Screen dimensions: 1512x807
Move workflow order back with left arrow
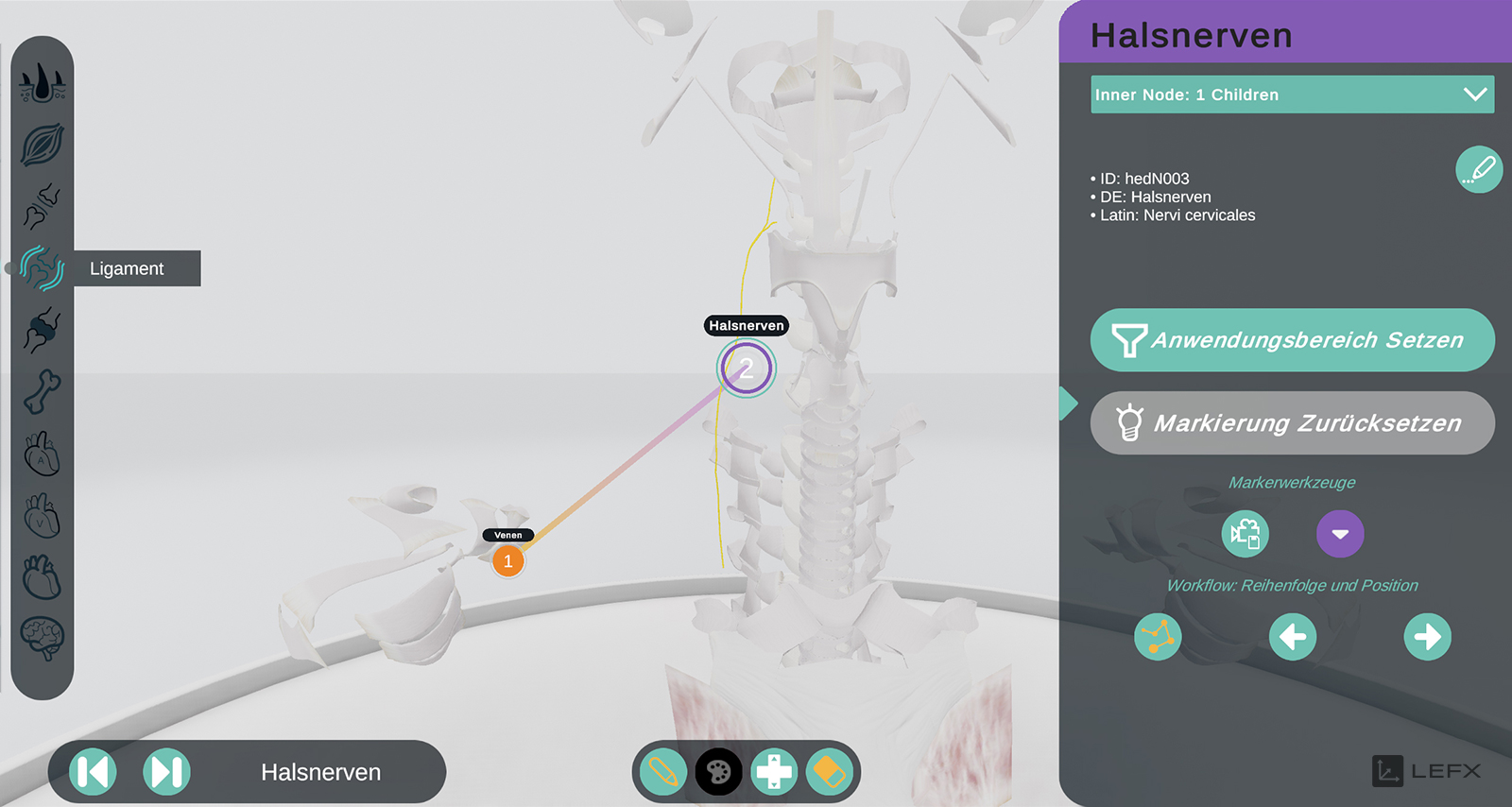tap(1292, 636)
